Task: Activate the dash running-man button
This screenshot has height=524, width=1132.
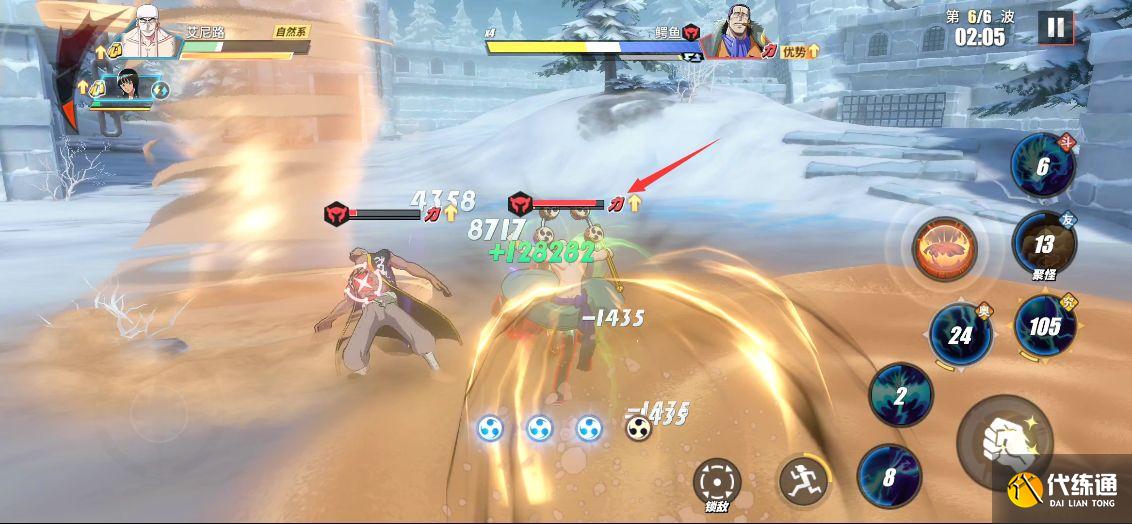Action: [x=803, y=480]
